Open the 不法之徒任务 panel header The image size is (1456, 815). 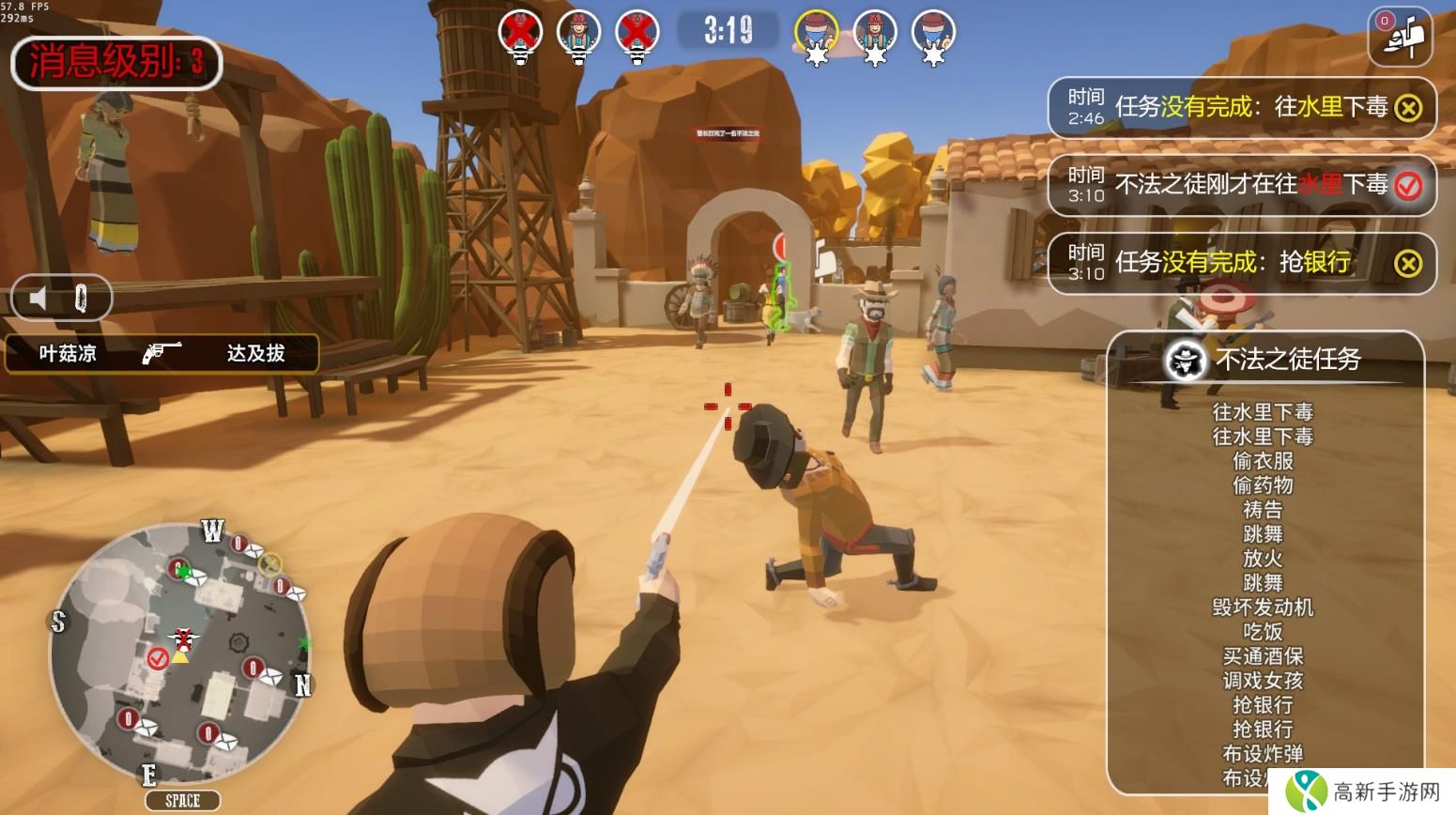(x=1264, y=359)
